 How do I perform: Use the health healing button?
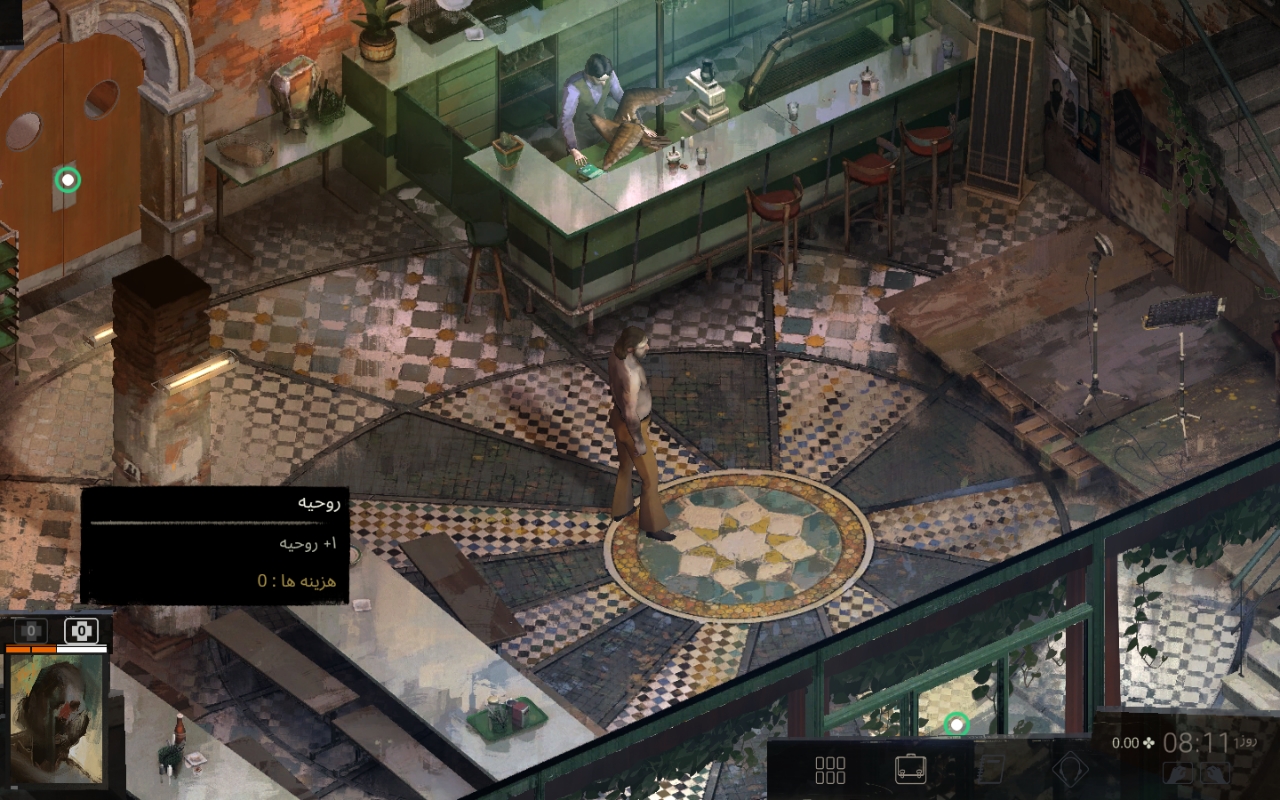(x=31, y=631)
